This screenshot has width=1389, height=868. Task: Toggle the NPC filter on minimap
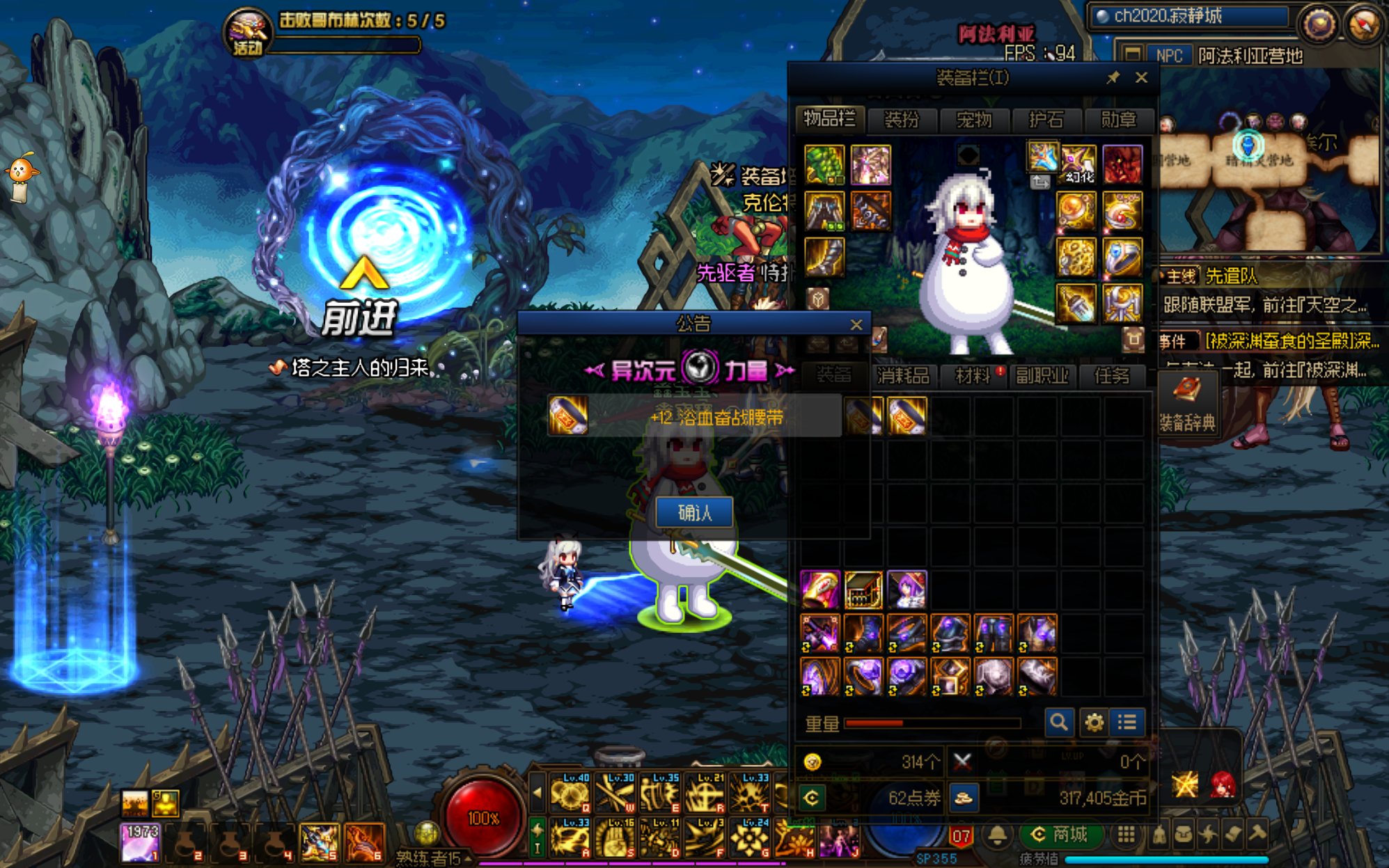point(1168,56)
